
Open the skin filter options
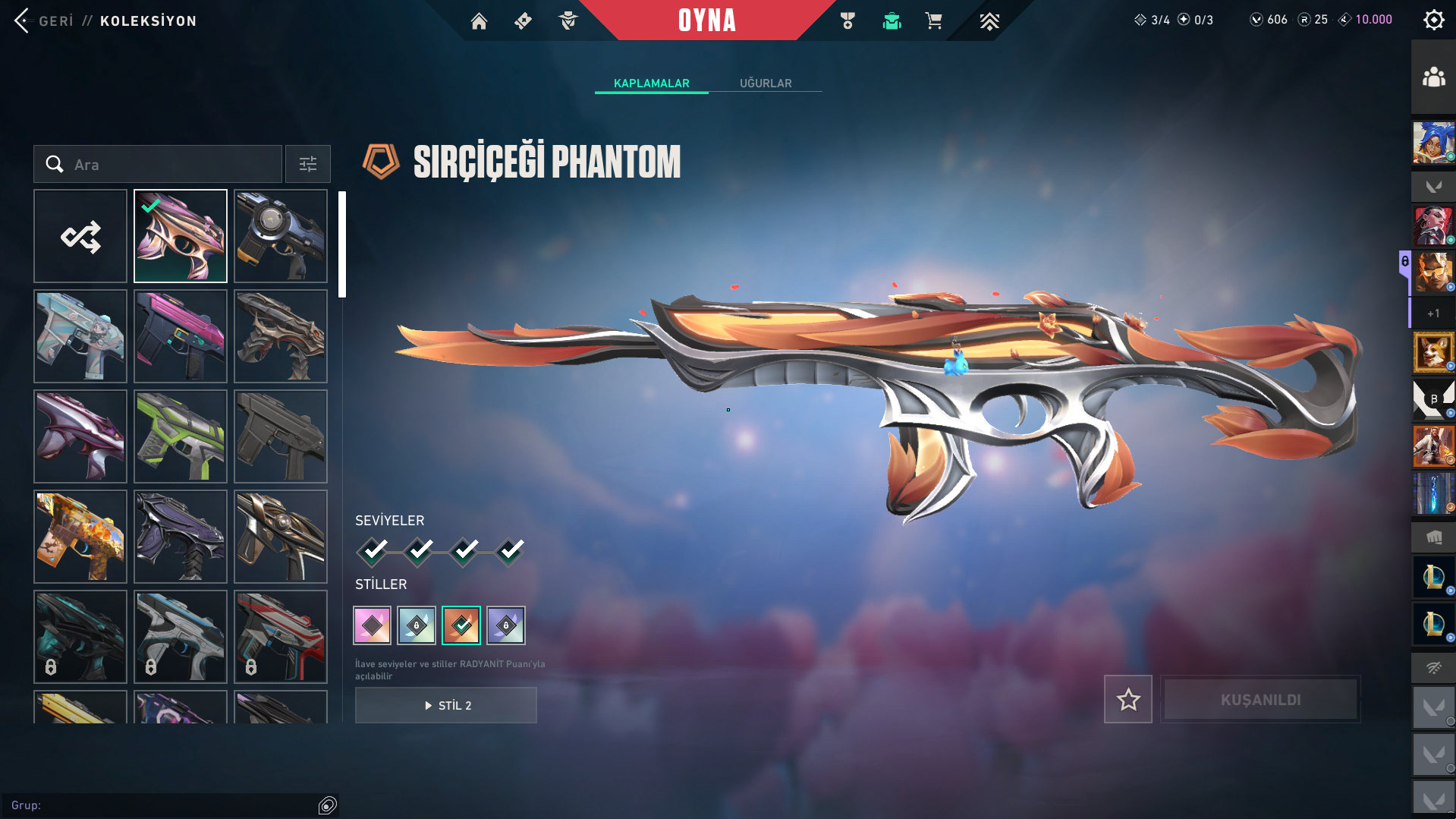coord(307,164)
